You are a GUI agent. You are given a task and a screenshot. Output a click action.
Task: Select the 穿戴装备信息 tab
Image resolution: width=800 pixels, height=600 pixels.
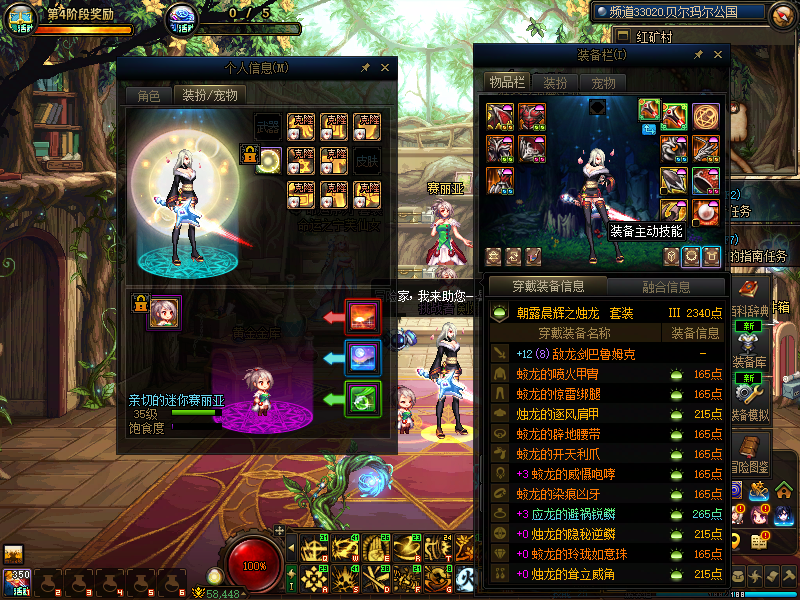pos(548,287)
